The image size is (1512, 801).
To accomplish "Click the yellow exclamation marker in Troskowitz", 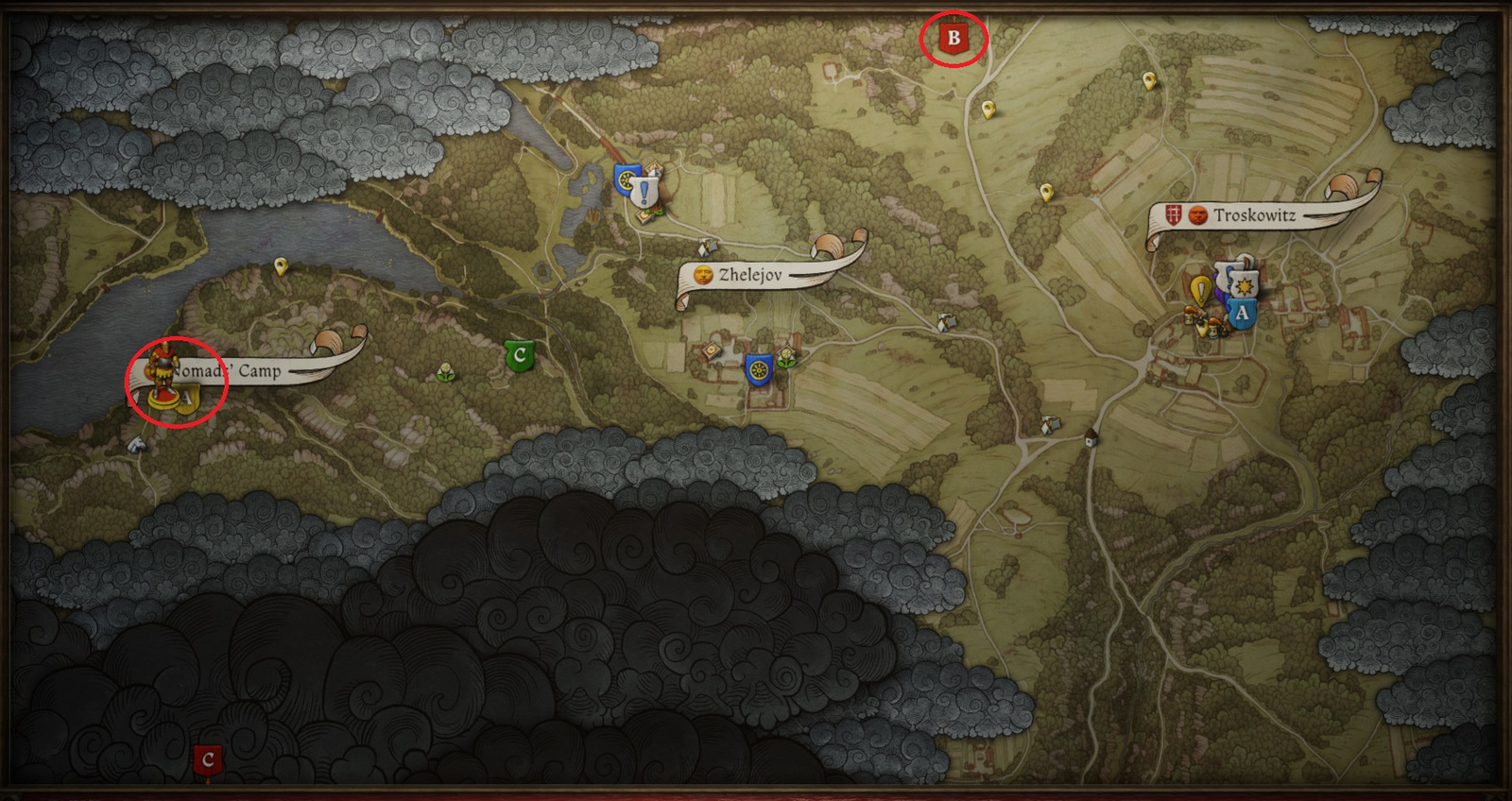I will click(1201, 290).
